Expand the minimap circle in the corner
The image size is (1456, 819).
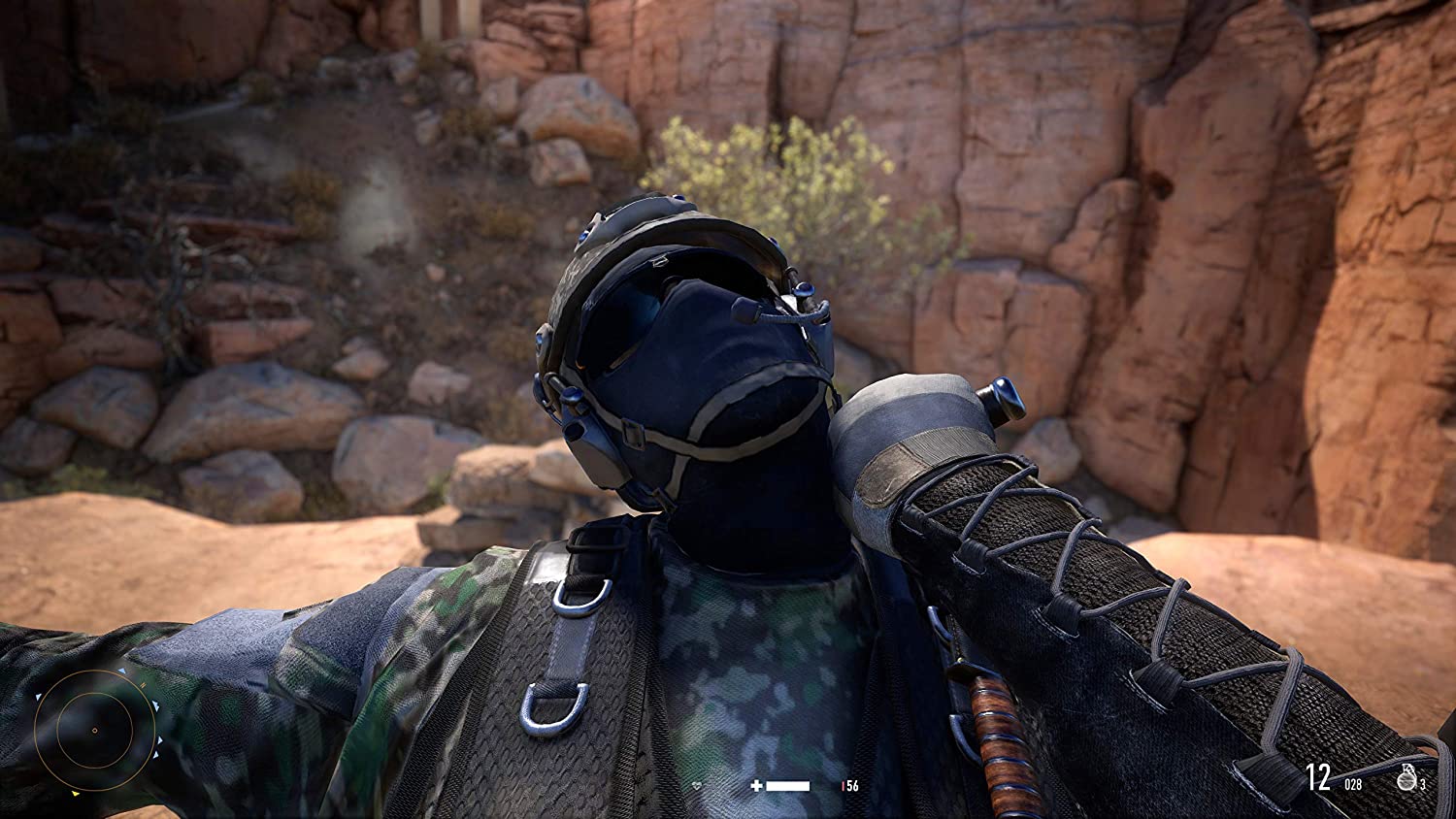coord(95,730)
